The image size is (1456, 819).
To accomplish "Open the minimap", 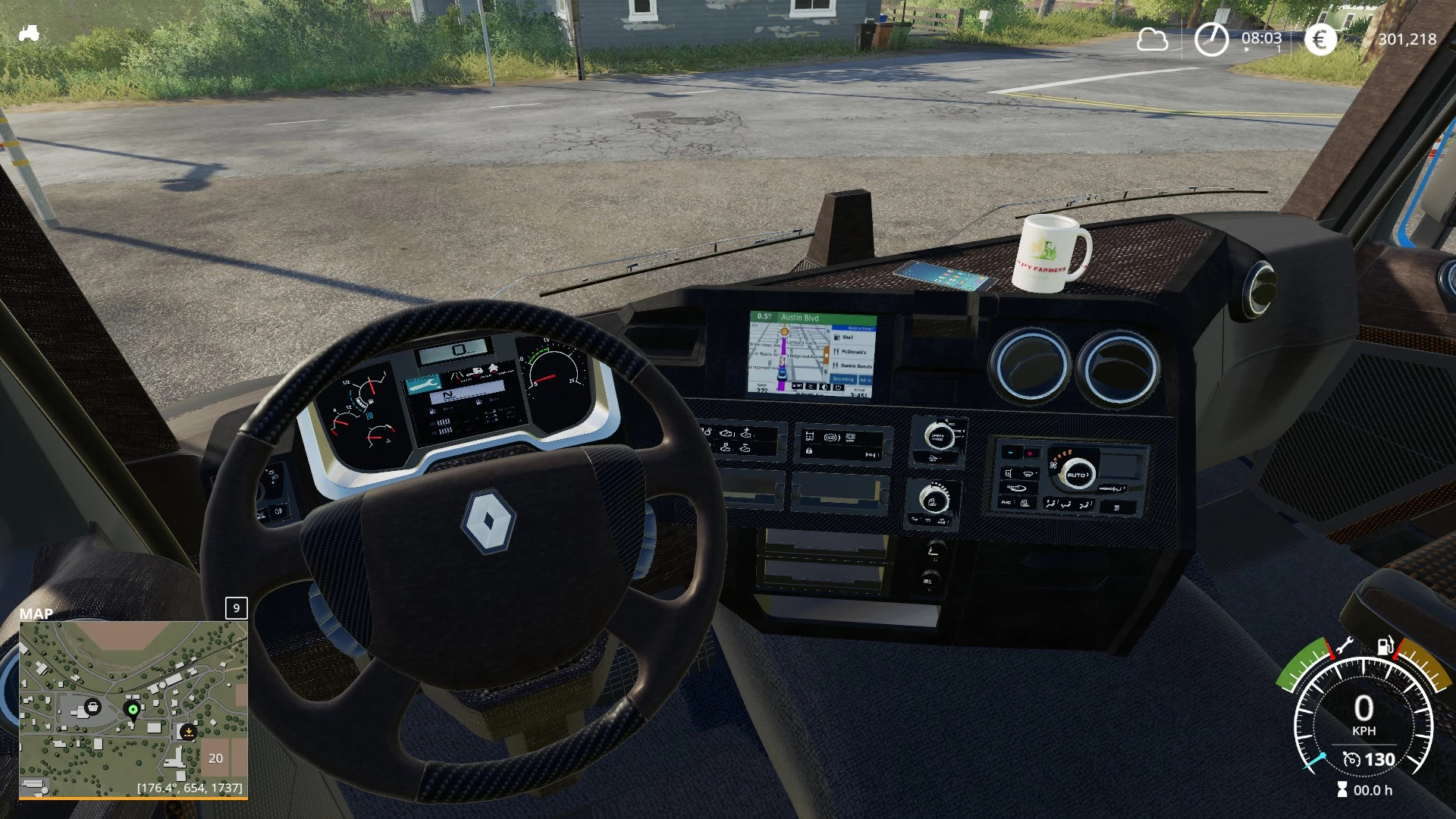I will coord(133,708).
